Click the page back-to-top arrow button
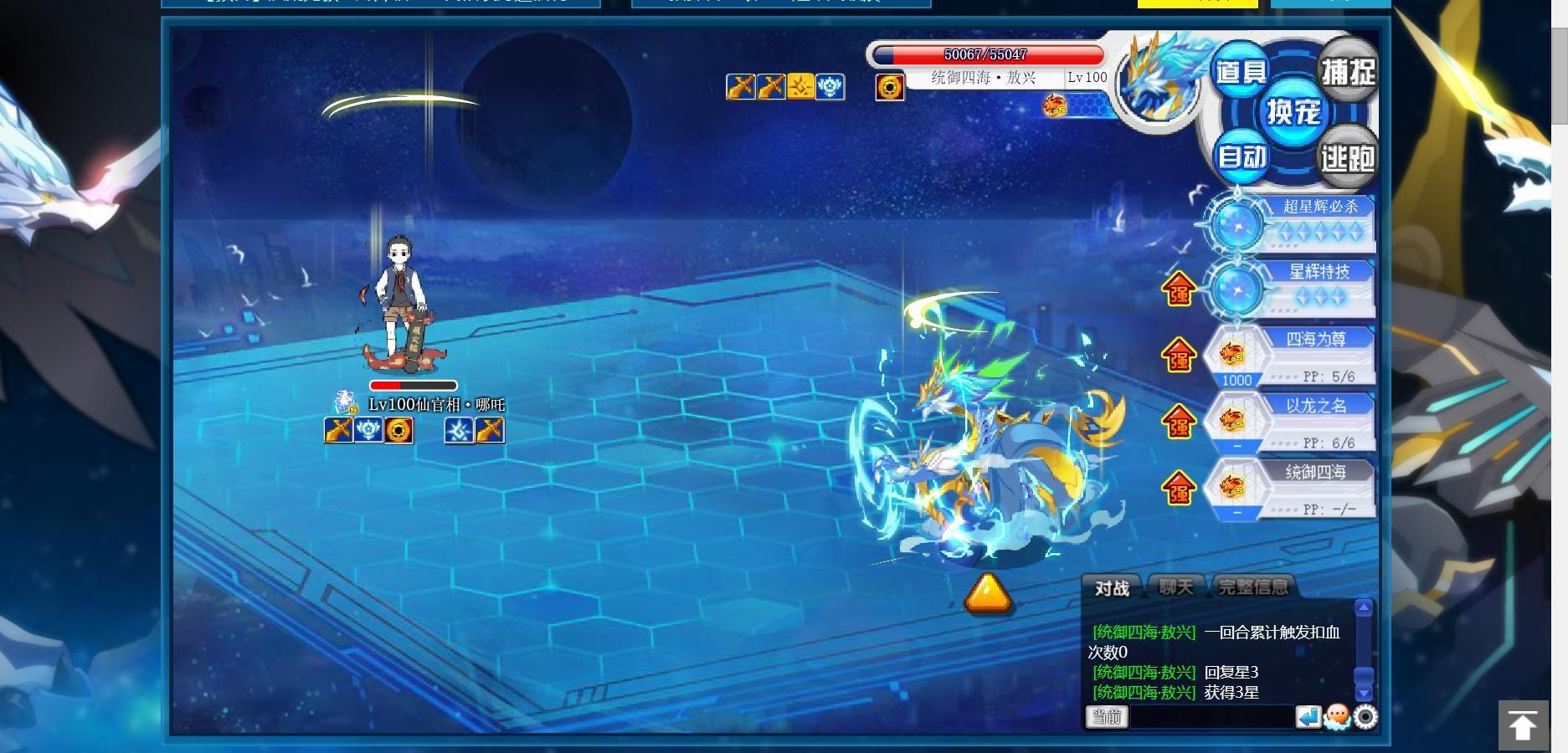 pyautogui.click(x=1523, y=725)
